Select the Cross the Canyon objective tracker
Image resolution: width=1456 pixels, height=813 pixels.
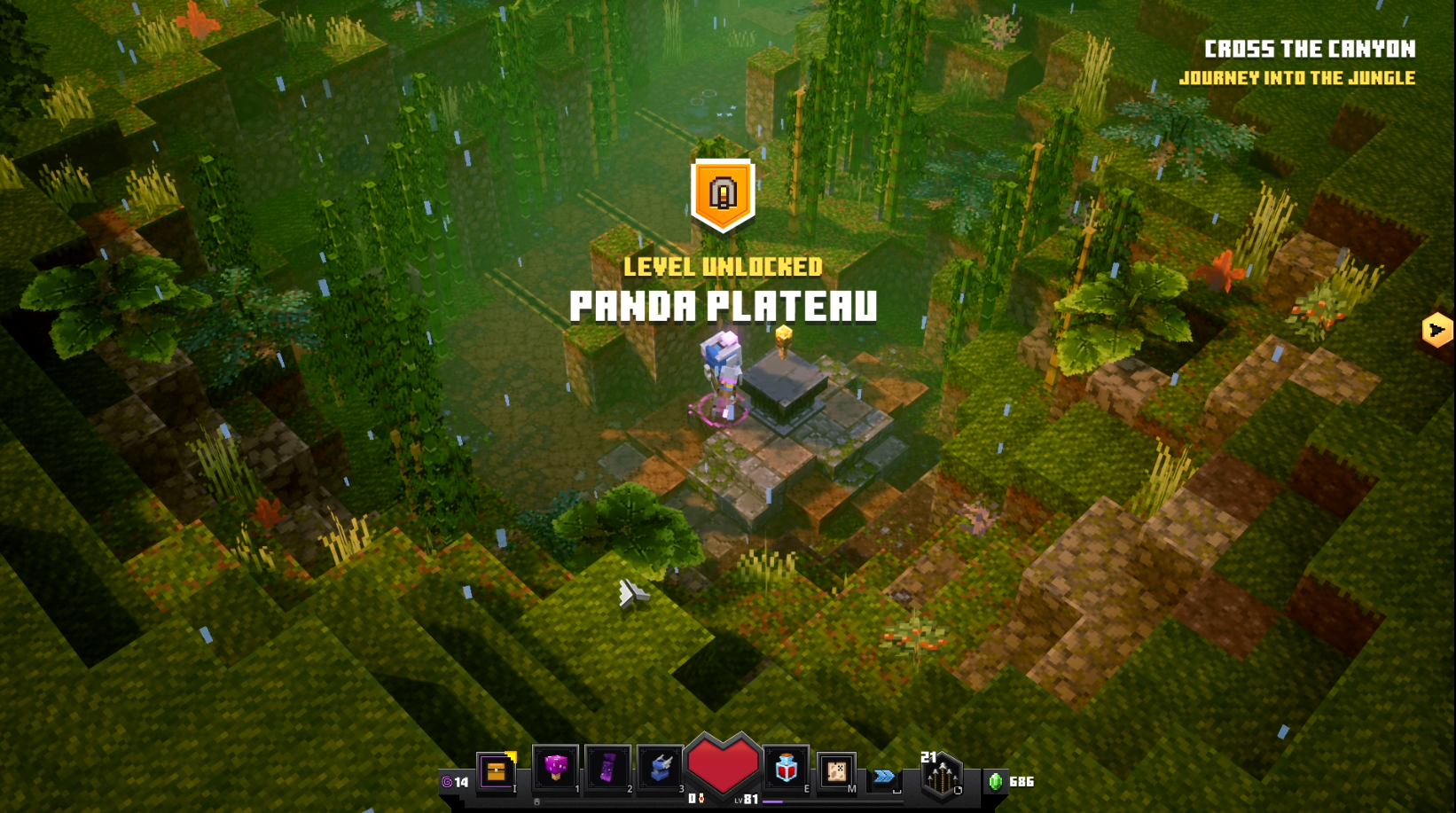1309,50
